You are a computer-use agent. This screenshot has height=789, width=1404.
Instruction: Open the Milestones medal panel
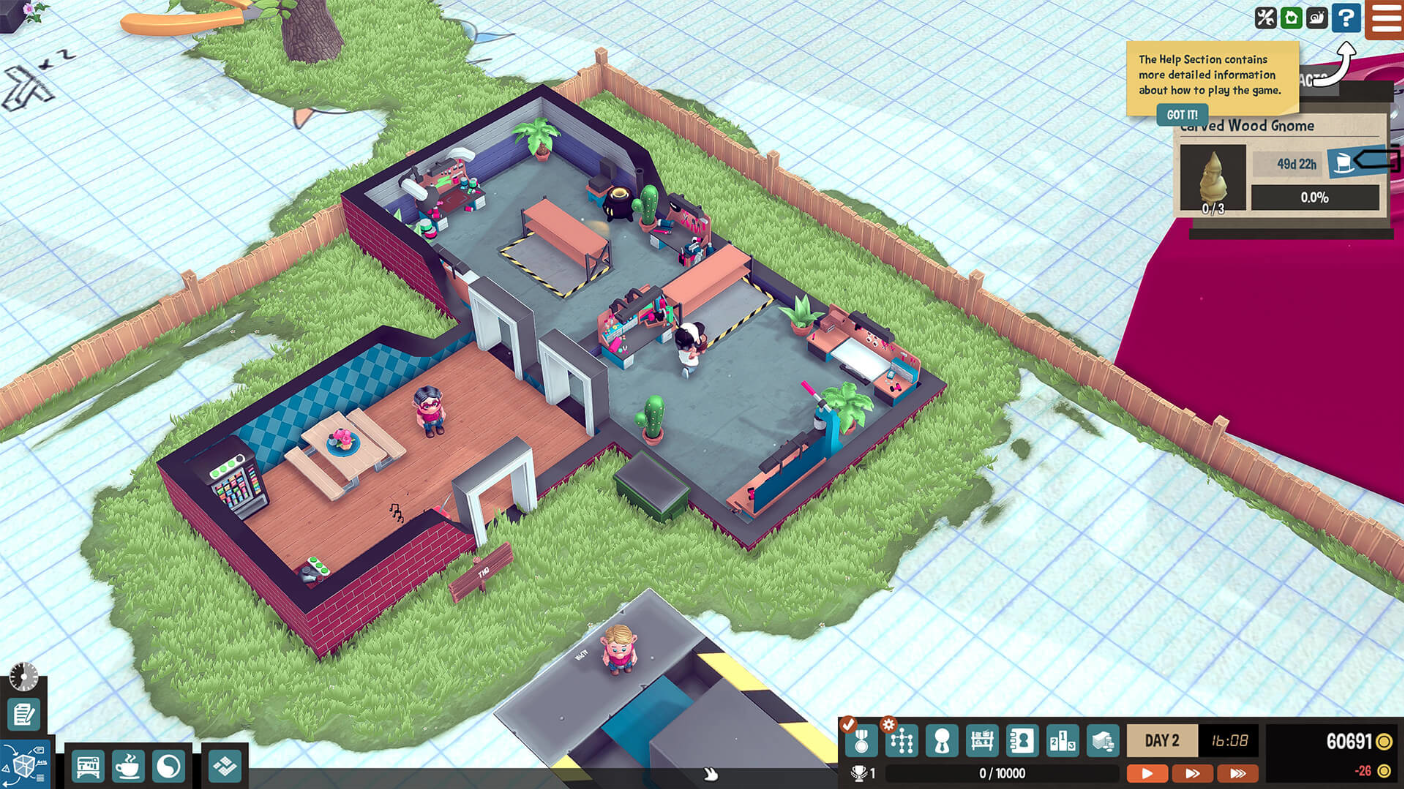click(x=860, y=740)
